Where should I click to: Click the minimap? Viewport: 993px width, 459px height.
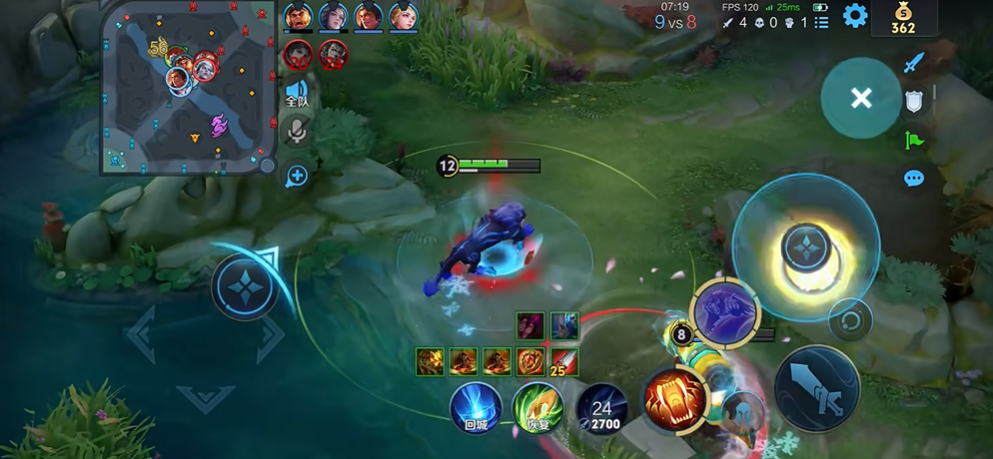188,86
